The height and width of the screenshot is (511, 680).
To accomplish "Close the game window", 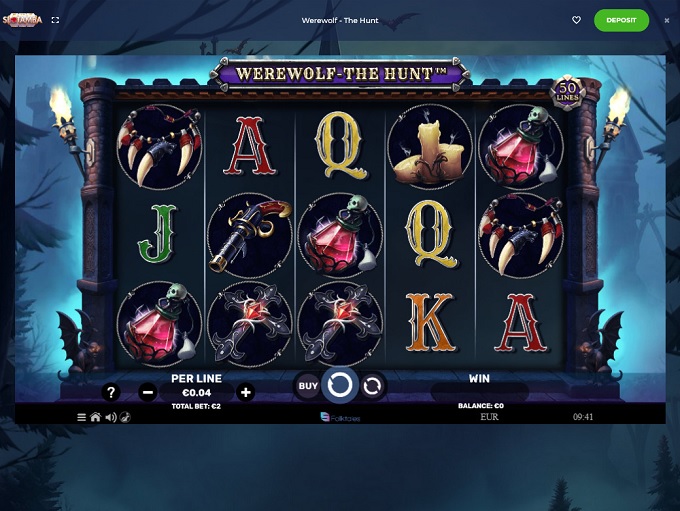I will point(667,20).
